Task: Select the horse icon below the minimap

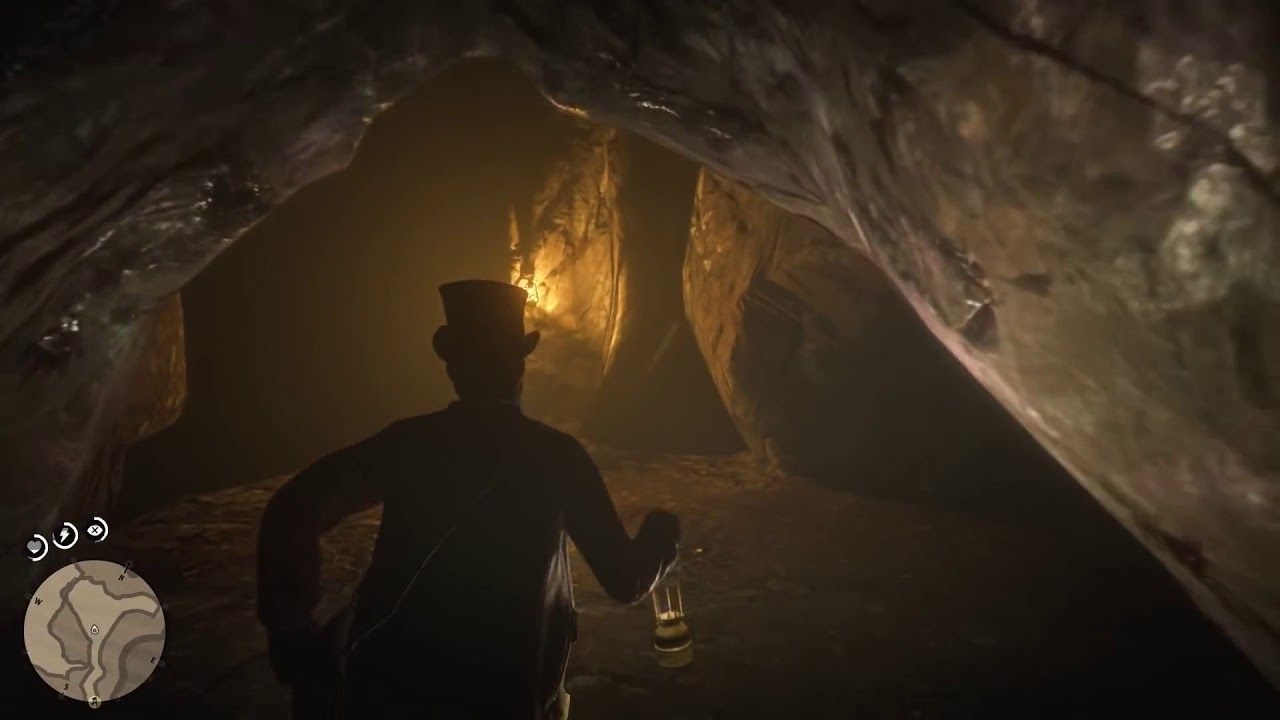Action: click(95, 702)
